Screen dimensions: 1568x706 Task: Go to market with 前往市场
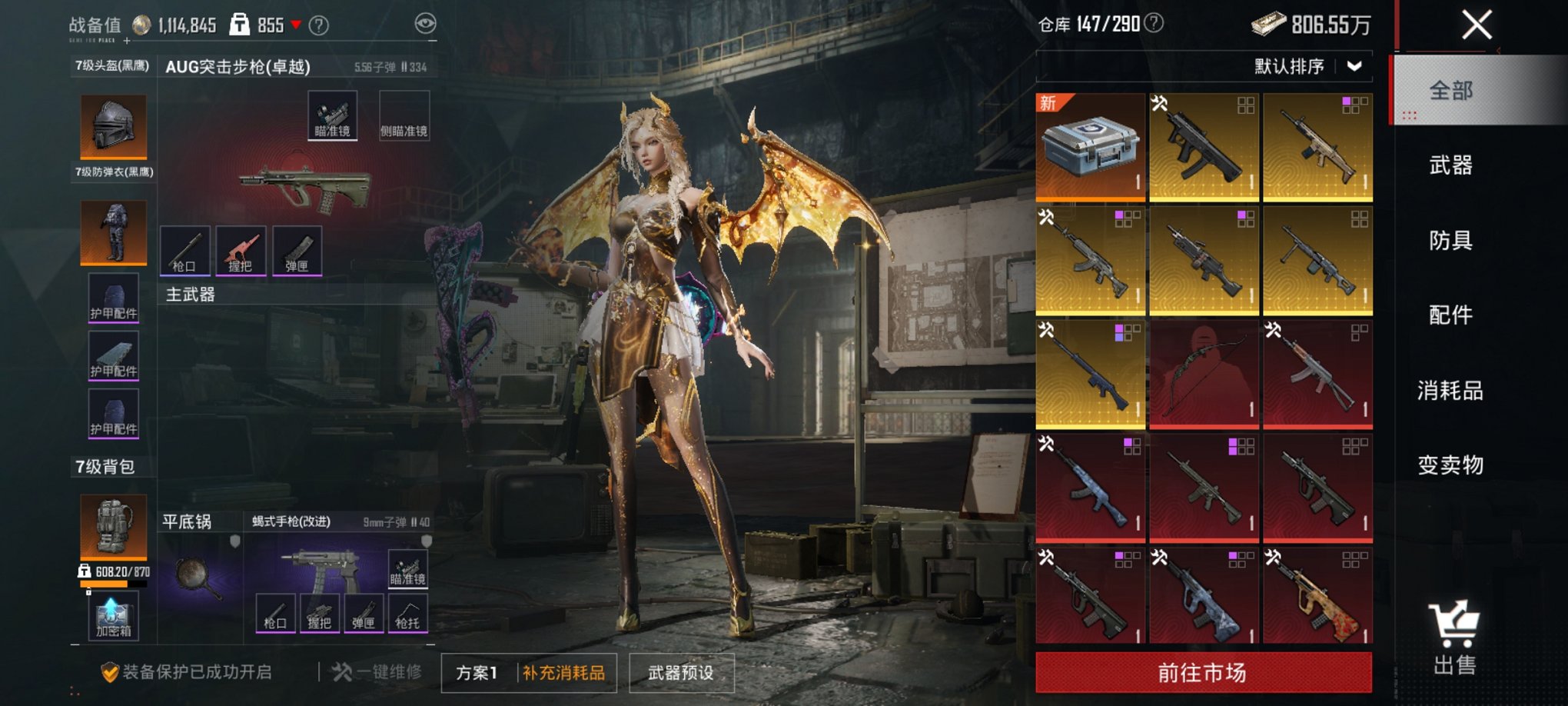(x=1203, y=673)
